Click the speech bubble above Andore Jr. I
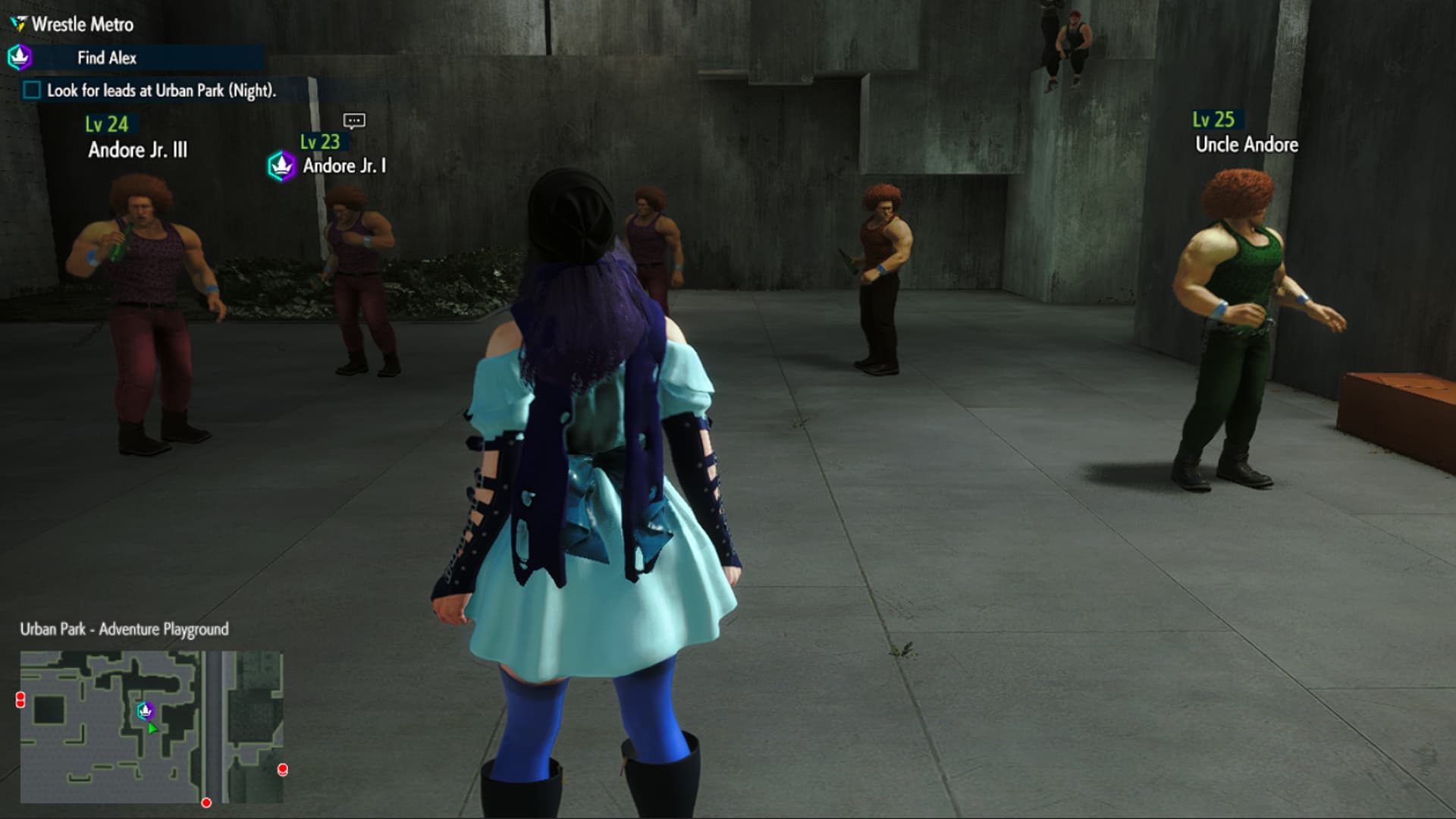The width and height of the screenshot is (1456, 819). [354, 121]
